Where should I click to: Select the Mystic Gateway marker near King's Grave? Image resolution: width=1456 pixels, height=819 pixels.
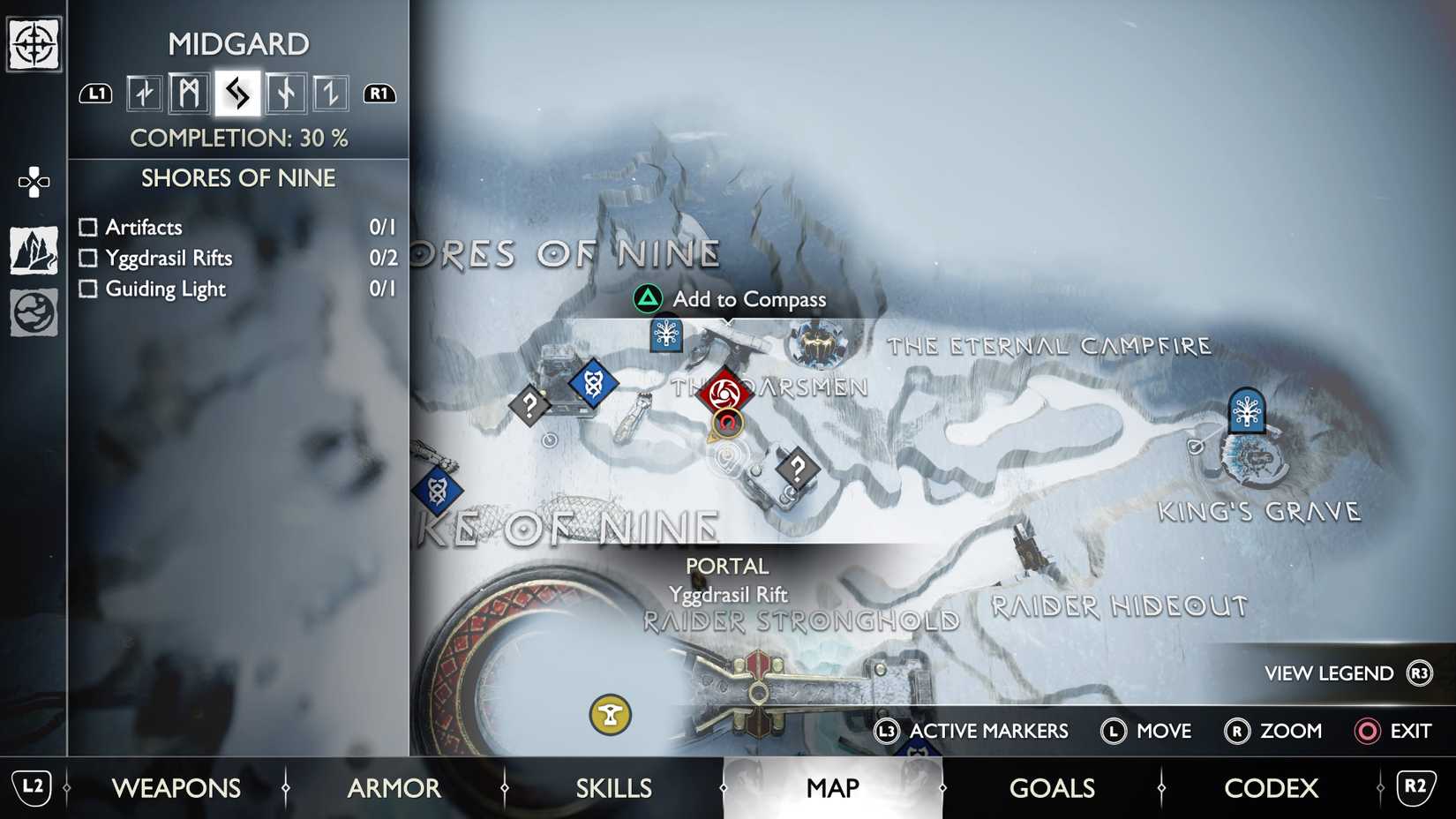tap(1247, 411)
